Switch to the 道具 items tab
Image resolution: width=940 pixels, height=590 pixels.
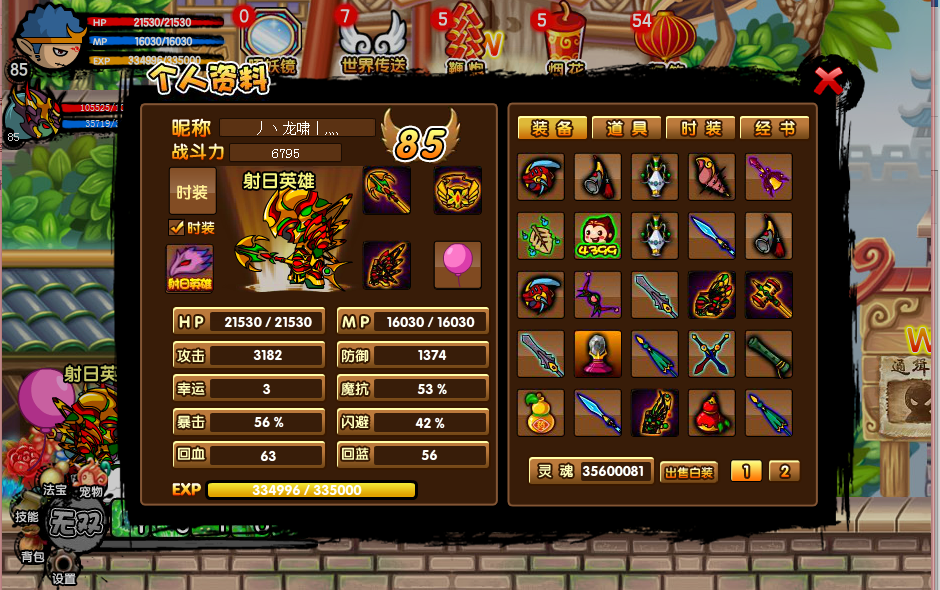[x=627, y=128]
